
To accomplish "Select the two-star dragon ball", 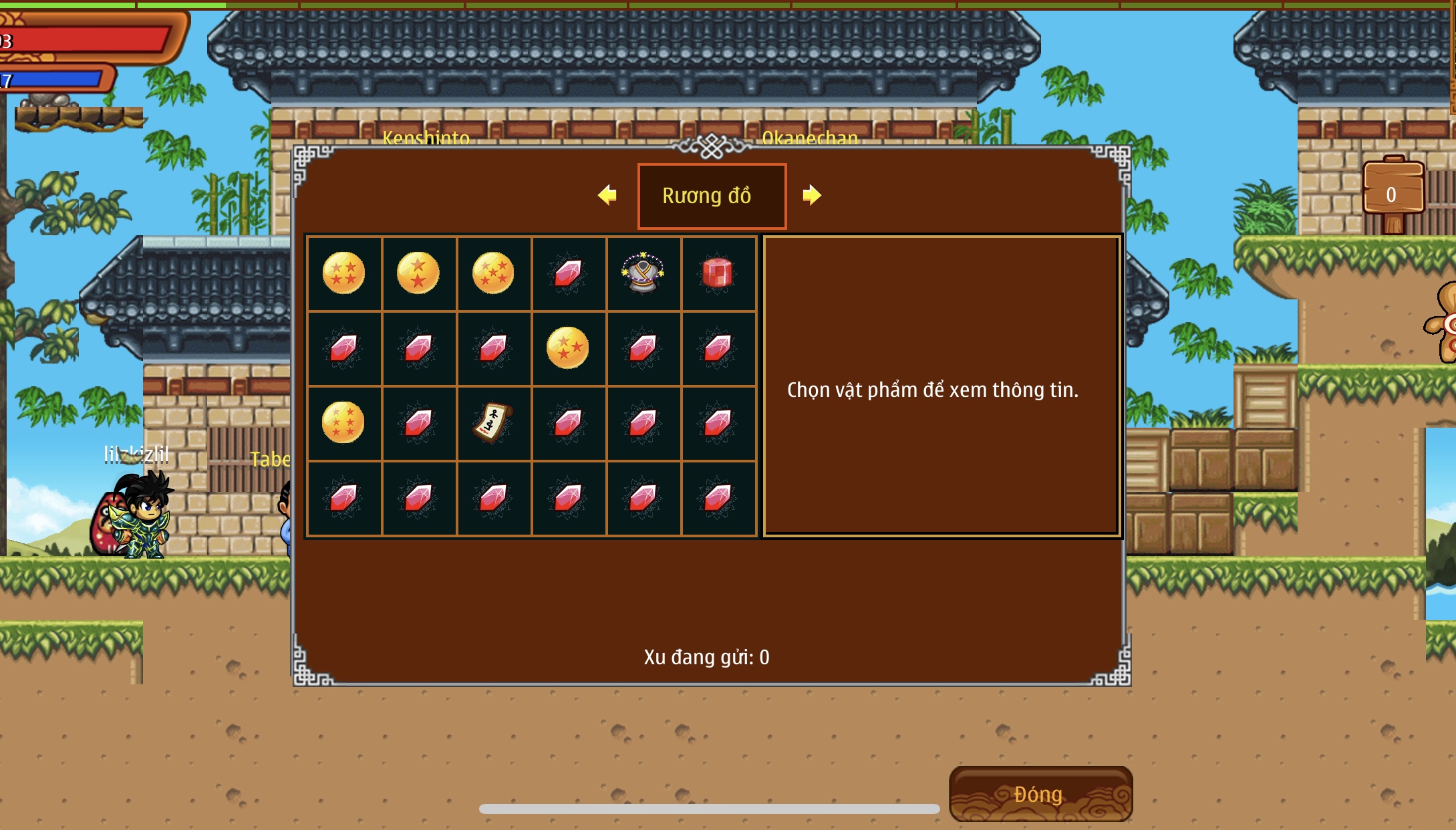I will [x=418, y=273].
